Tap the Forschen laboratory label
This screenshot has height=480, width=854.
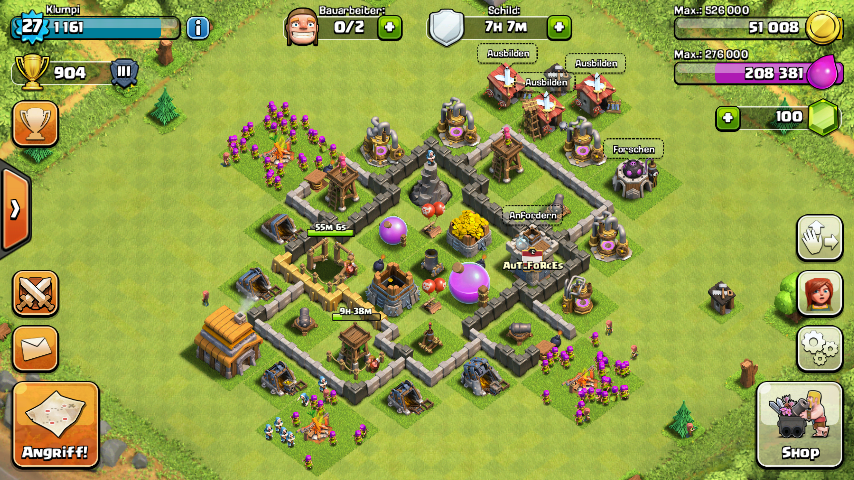point(634,149)
